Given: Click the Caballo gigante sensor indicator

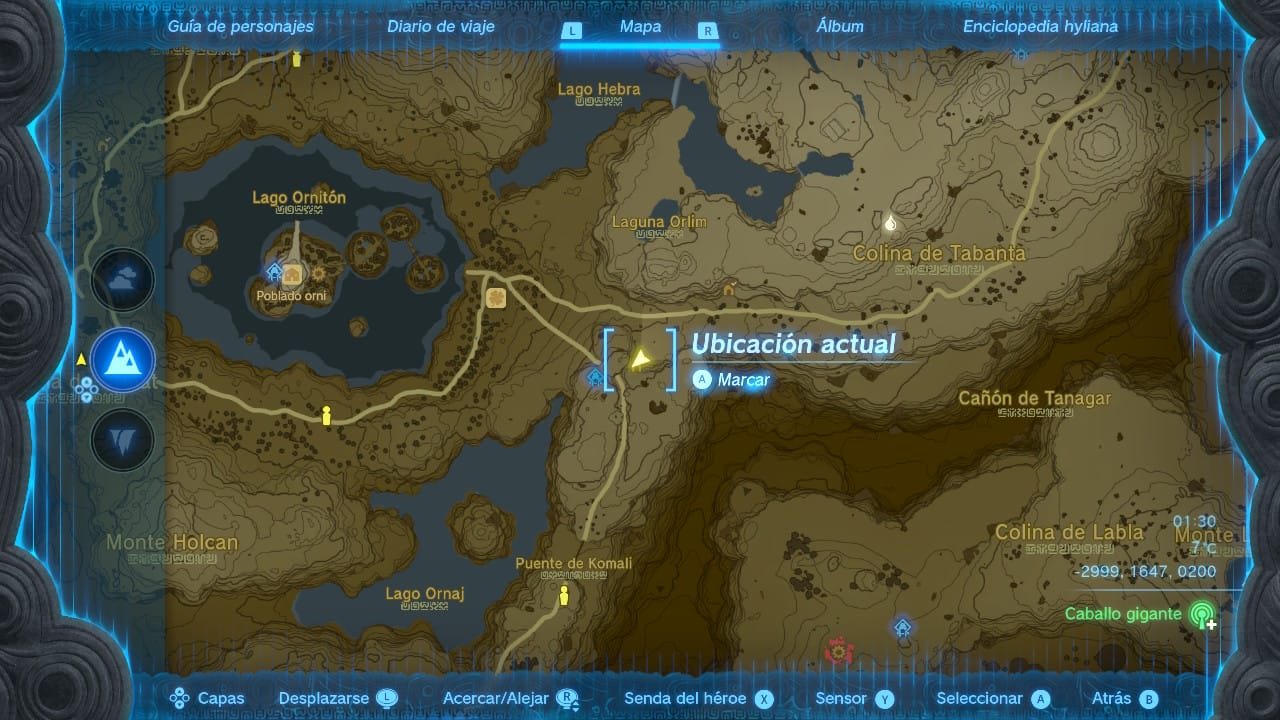Looking at the screenshot, I should (1202, 615).
